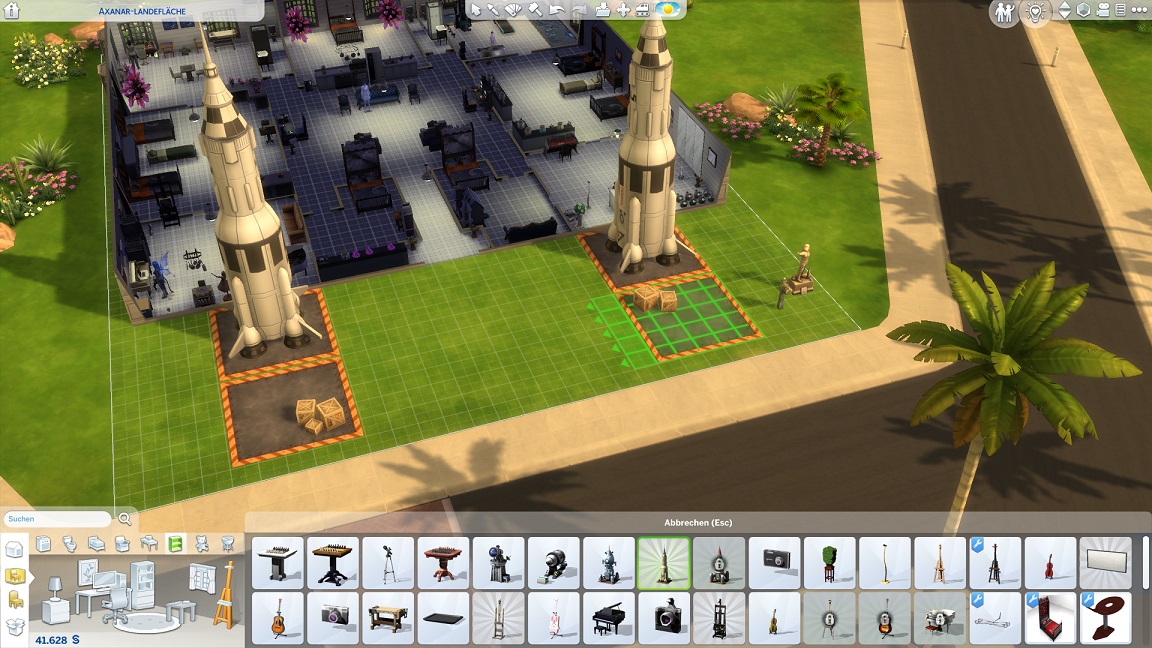Click the magnifying glass search icon
This screenshot has height=648, width=1152.
(x=125, y=519)
